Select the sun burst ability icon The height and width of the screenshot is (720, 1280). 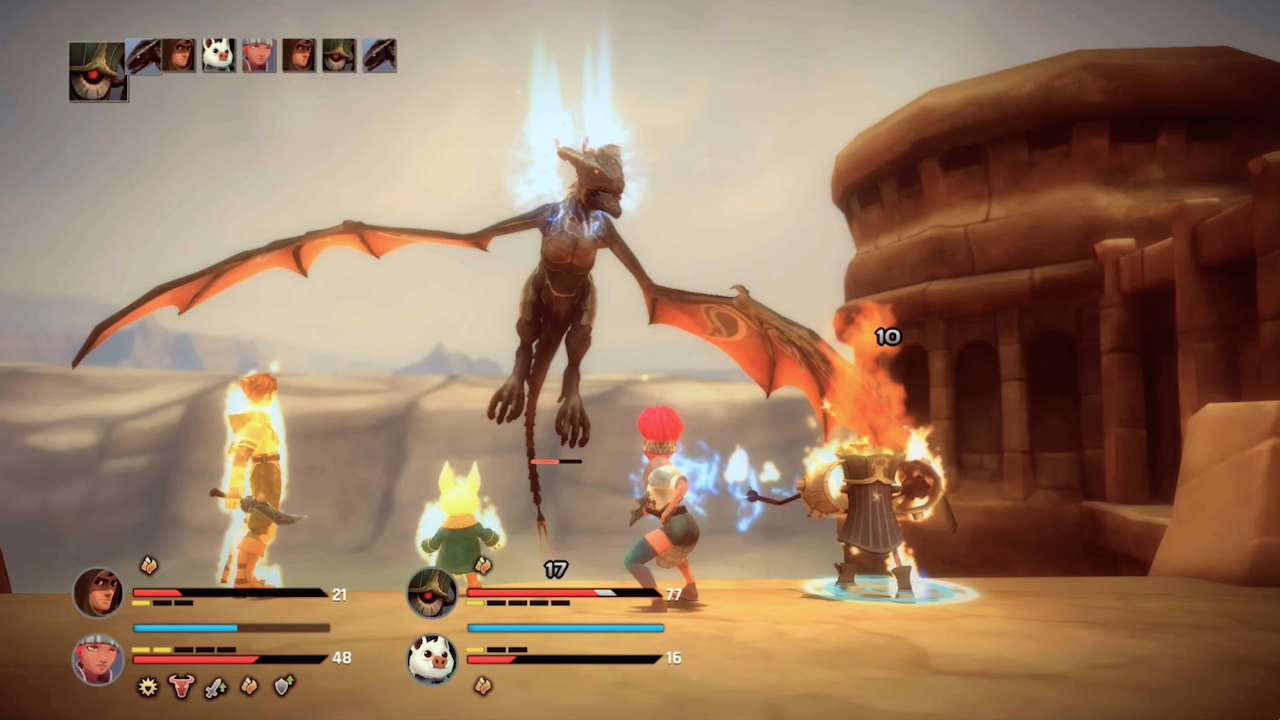coord(148,687)
